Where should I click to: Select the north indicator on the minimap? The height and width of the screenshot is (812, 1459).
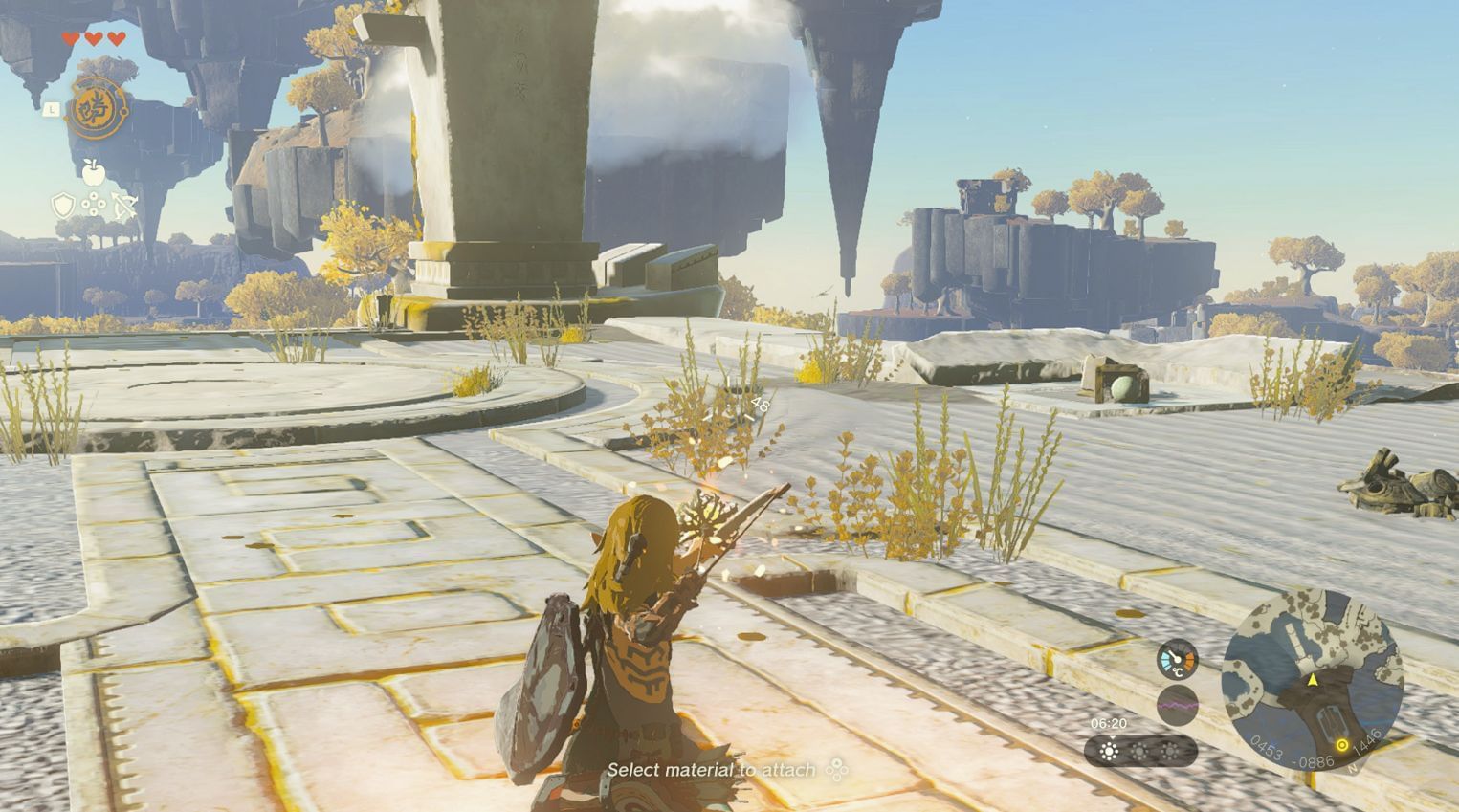click(1352, 768)
